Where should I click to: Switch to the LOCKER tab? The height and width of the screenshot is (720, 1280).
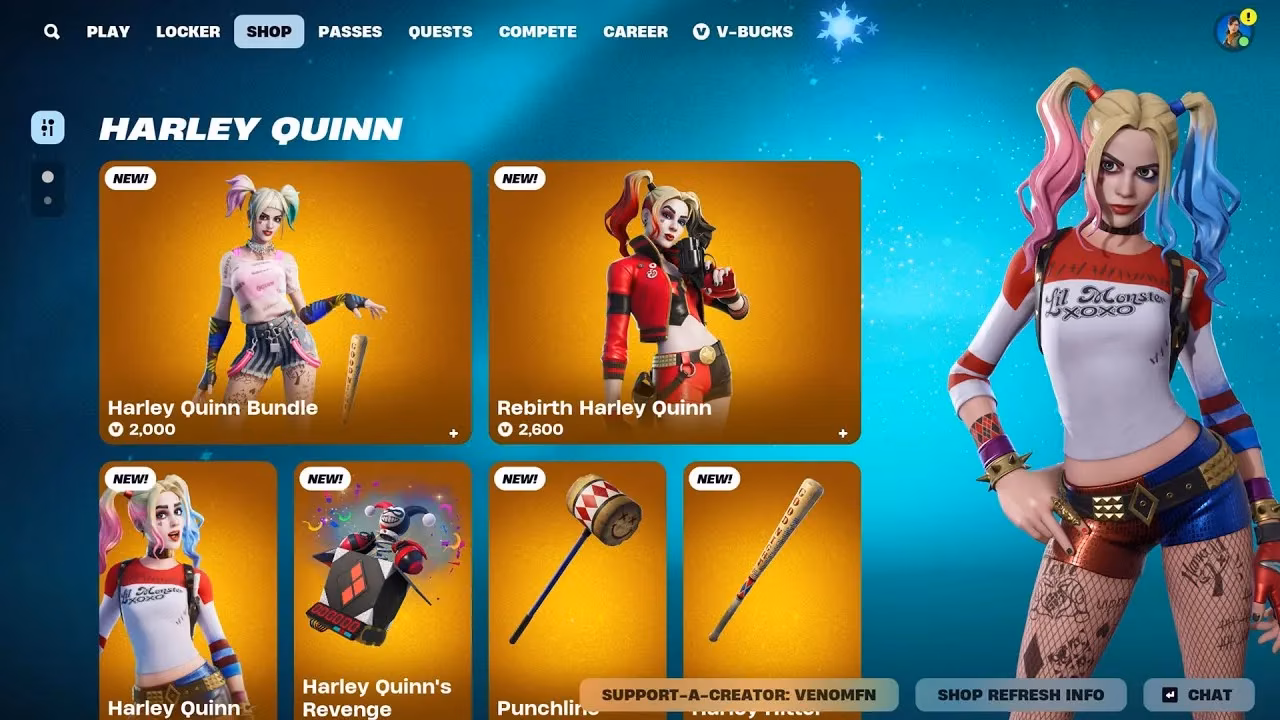click(188, 31)
